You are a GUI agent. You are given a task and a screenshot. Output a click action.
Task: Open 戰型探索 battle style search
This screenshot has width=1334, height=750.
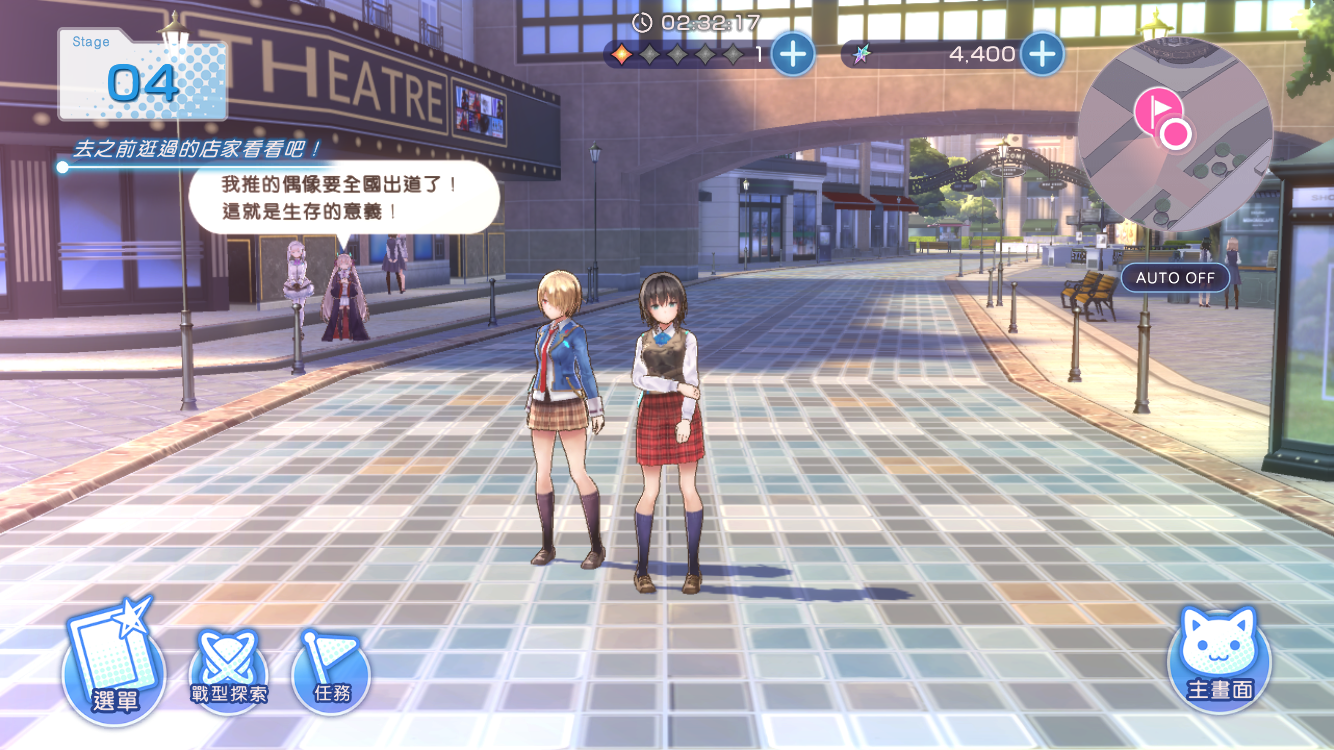pos(229,672)
